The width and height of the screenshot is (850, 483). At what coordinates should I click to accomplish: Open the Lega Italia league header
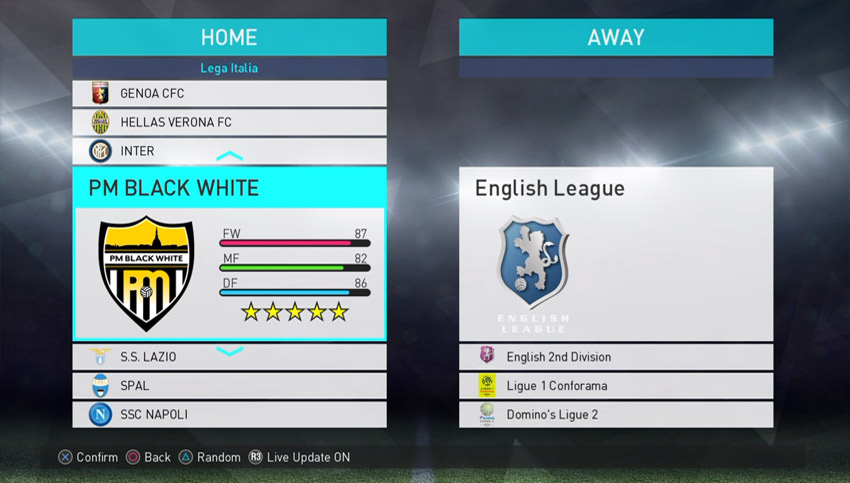click(229, 68)
